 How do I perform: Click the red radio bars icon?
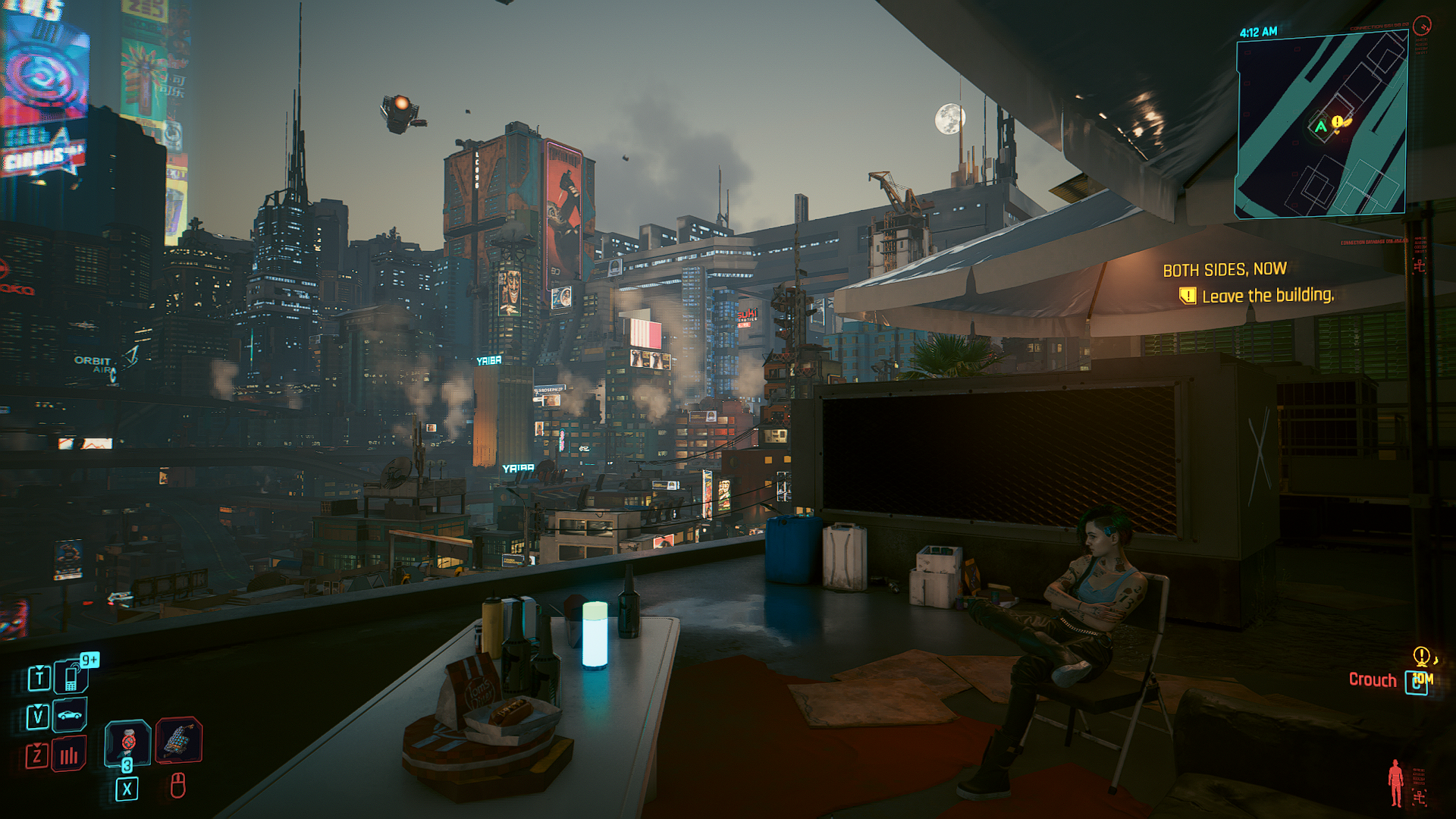69,755
